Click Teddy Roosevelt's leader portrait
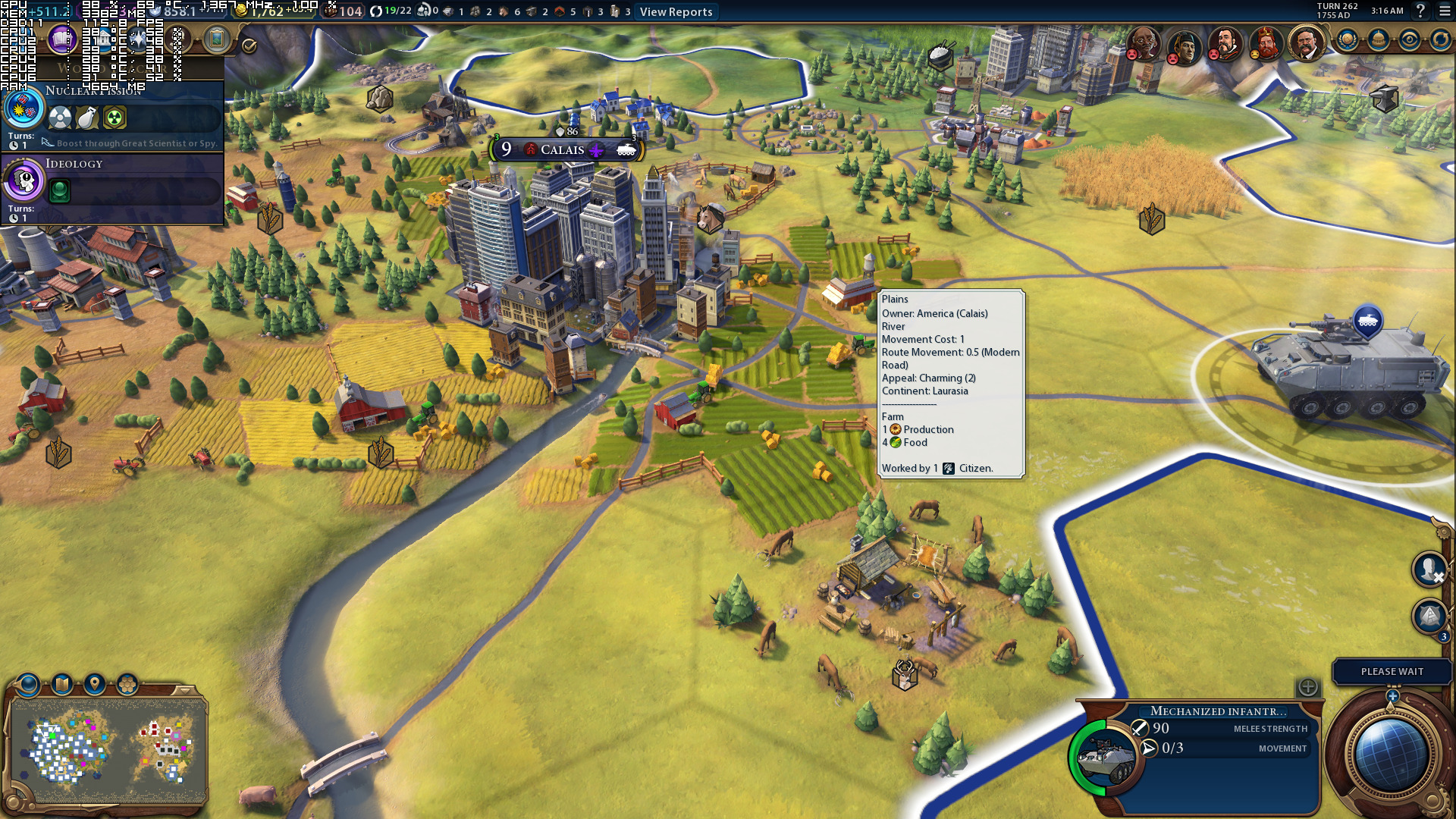 (x=1306, y=42)
